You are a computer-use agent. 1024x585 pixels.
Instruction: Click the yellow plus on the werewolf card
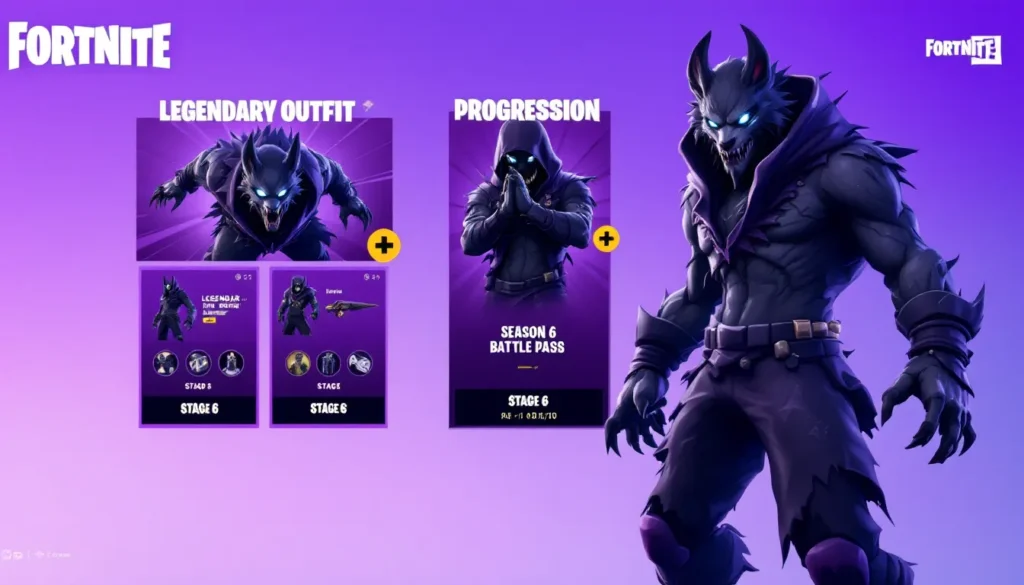point(384,245)
